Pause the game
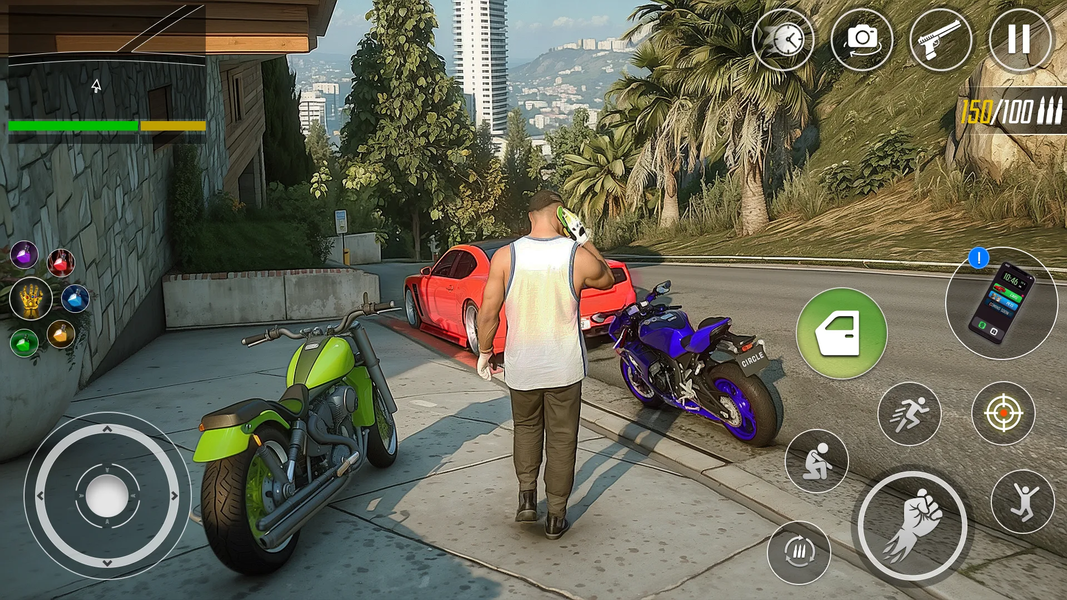Image resolution: width=1067 pixels, height=600 pixels. (x=1019, y=40)
